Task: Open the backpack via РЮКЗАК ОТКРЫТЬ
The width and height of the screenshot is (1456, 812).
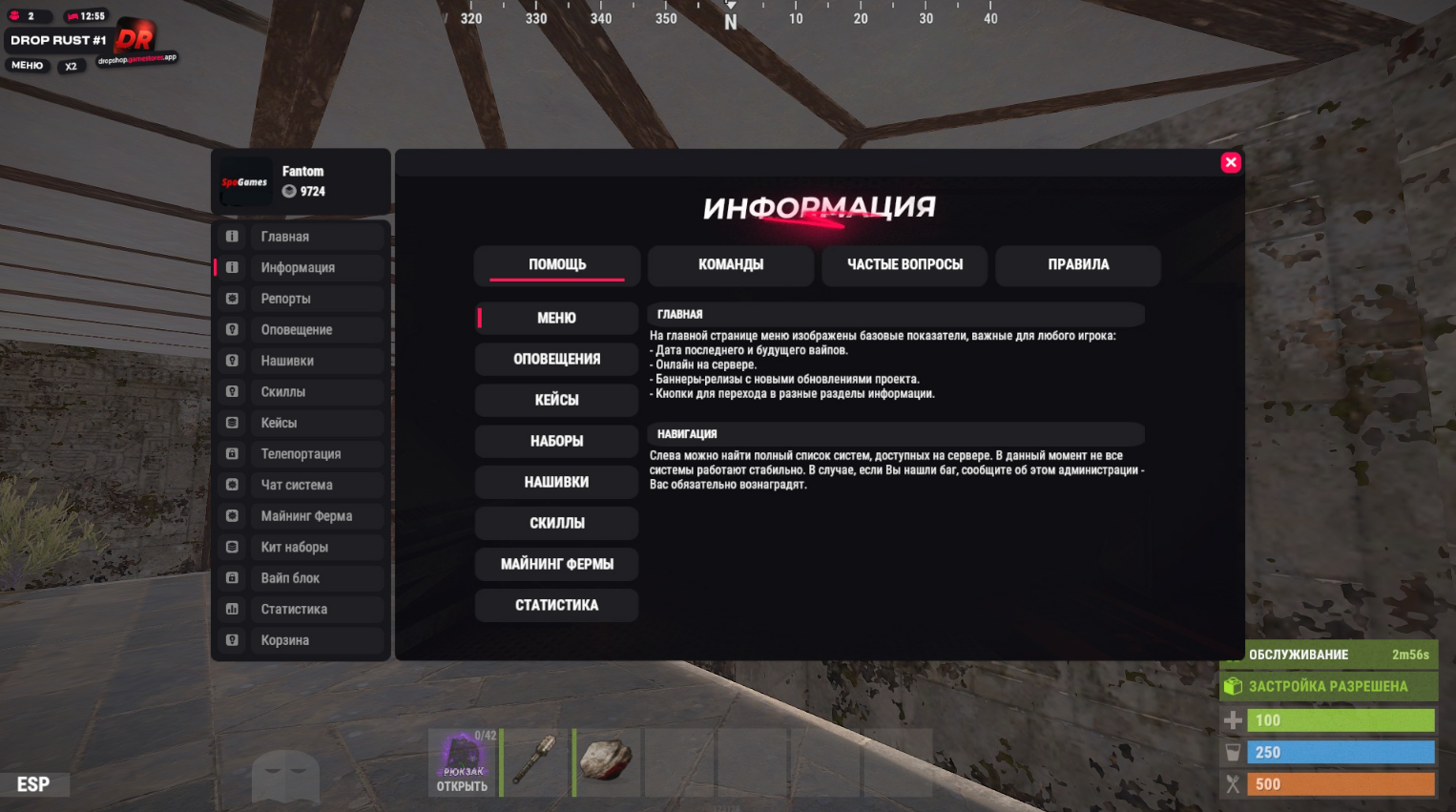Action: 463,763
